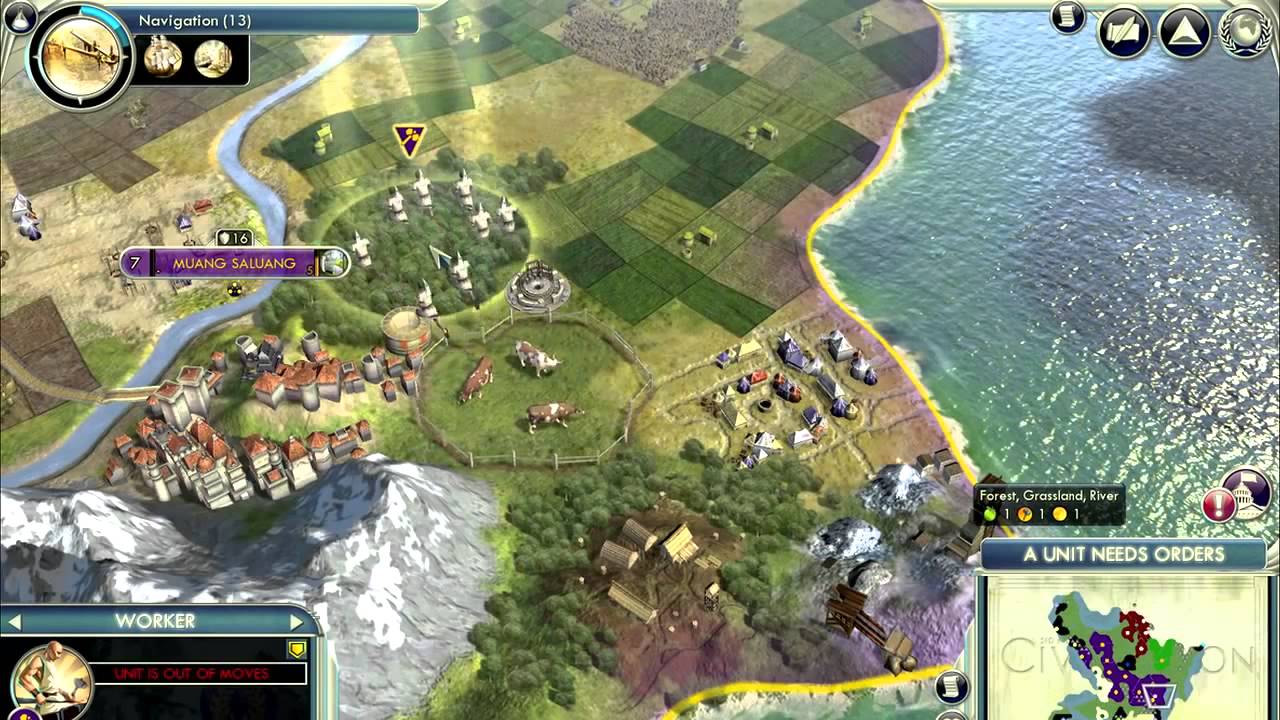Click the red exclamation unit alert
The image size is (1280, 720).
1218,505
